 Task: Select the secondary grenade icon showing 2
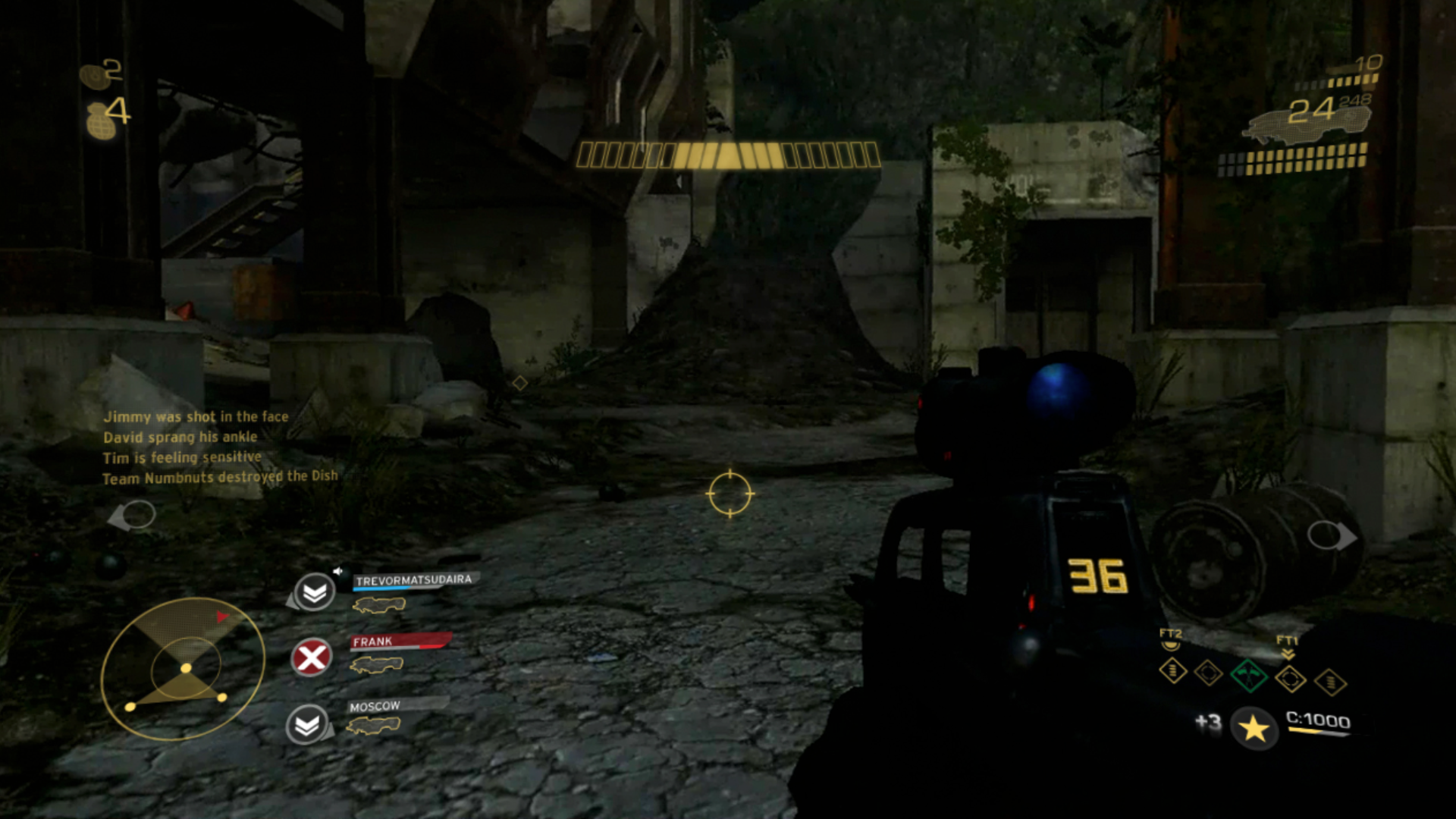click(x=94, y=75)
